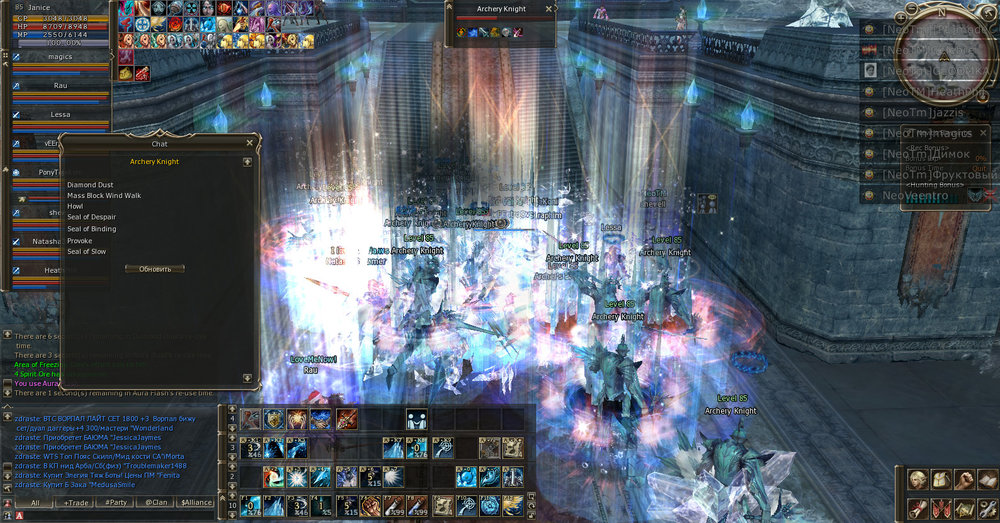The image size is (1000, 523).
Task: Select party member magics
Action: click(60, 58)
